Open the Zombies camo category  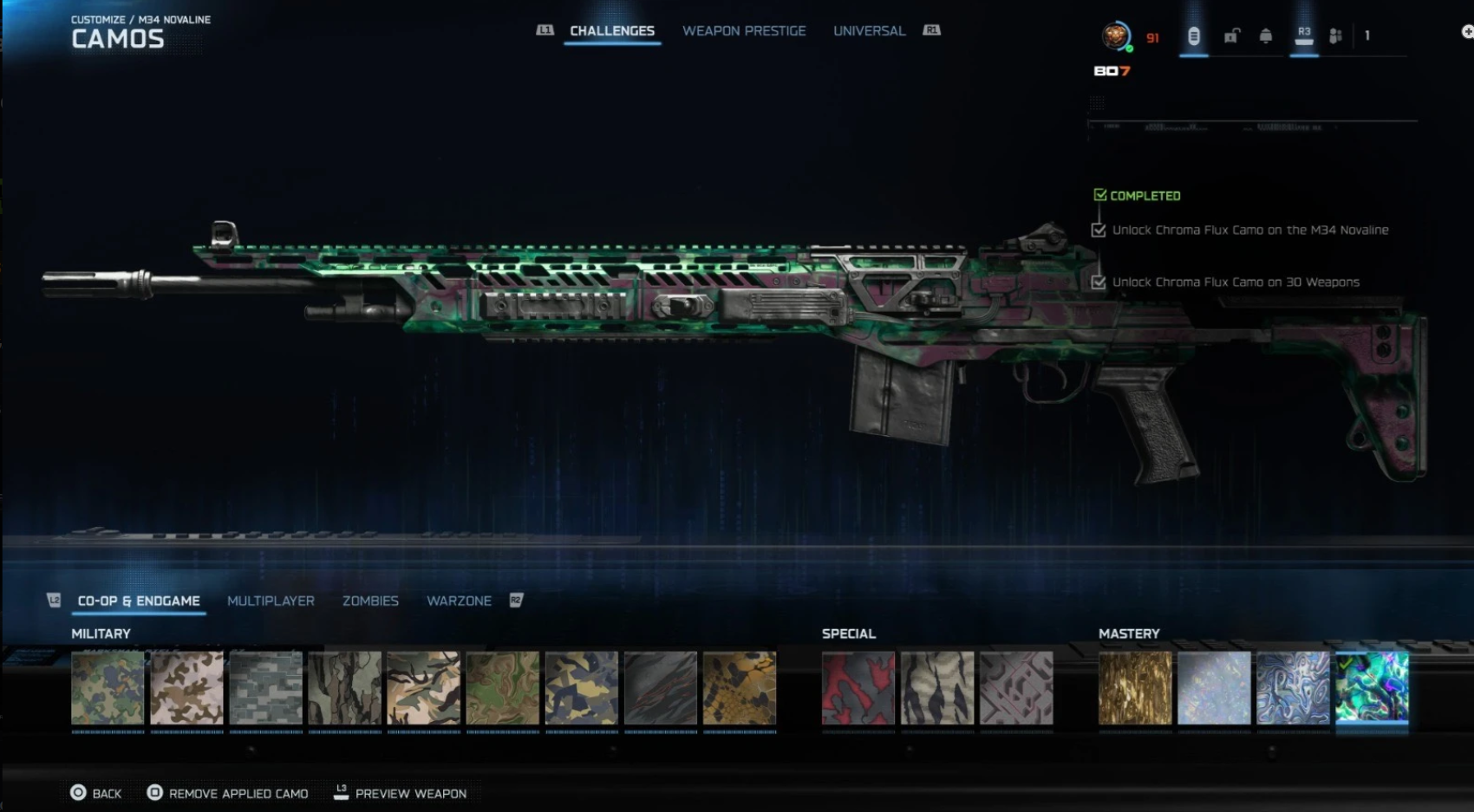pos(370,601)
